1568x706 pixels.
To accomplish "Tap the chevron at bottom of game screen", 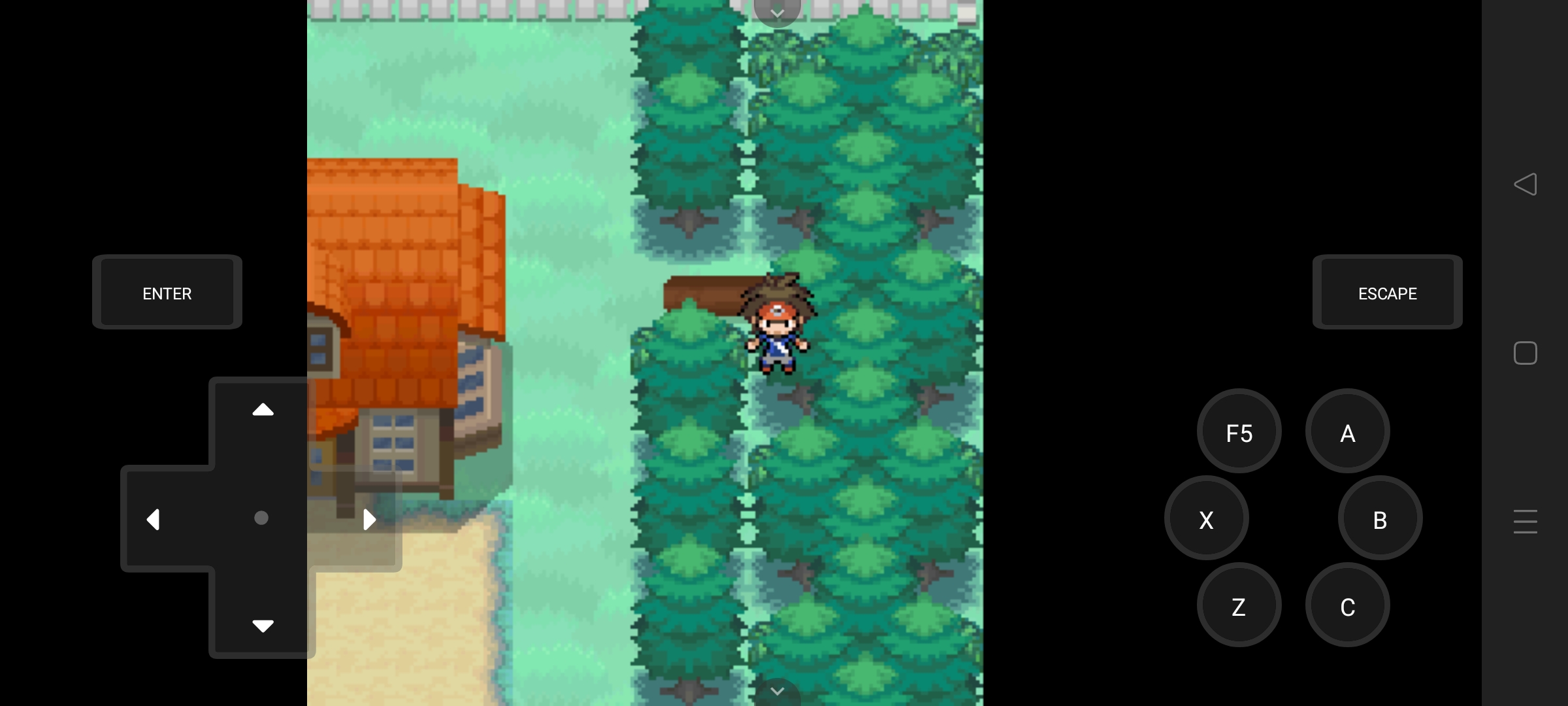I will pyautogui.click(x=777, y=691).
